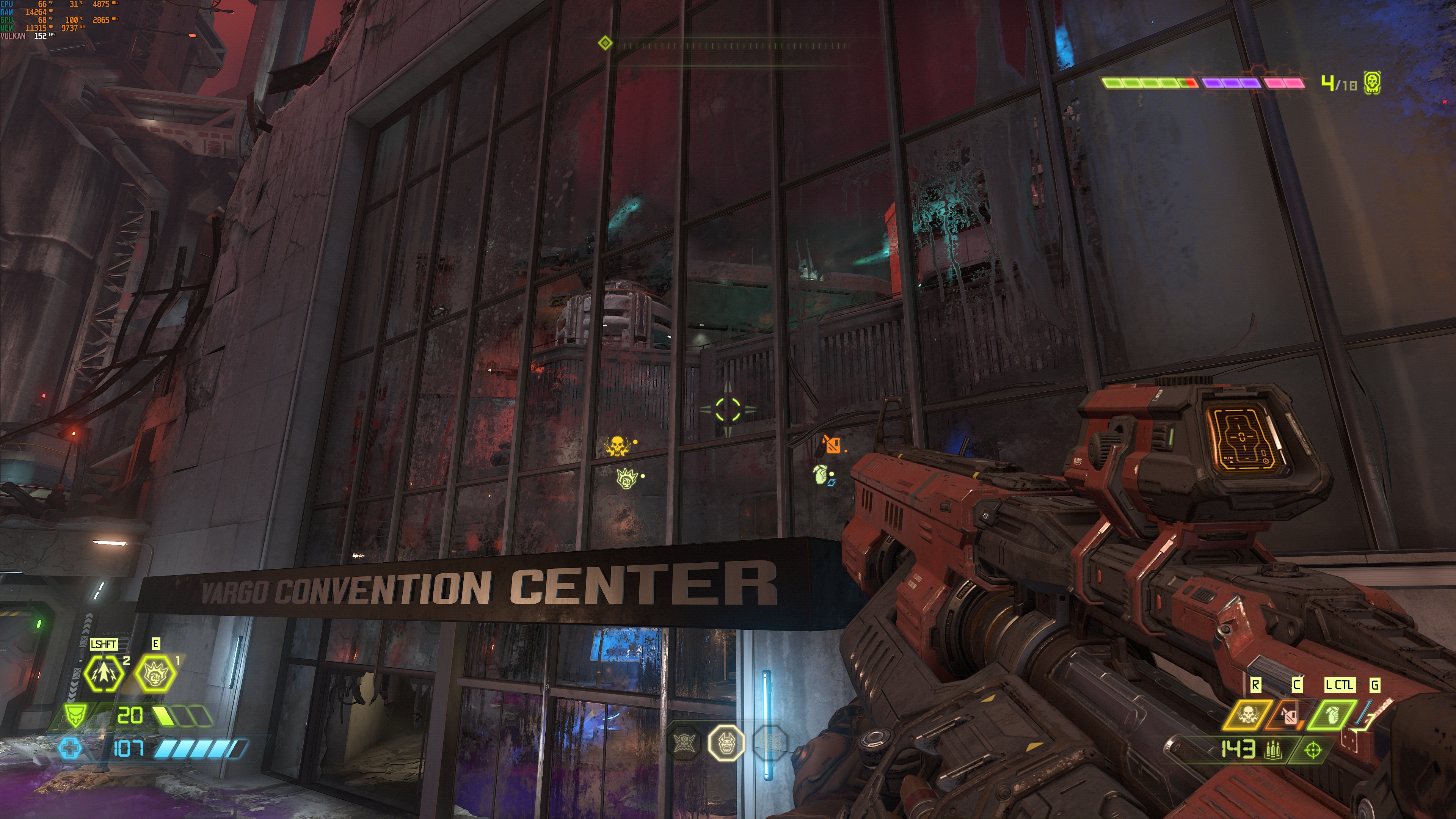Activate the dash ability icon

tap(104, 673)
